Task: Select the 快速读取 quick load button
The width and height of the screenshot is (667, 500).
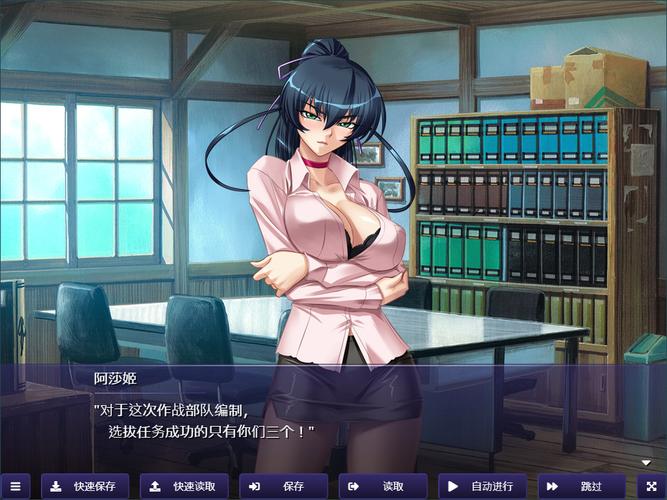Action: tap(184, 486)
